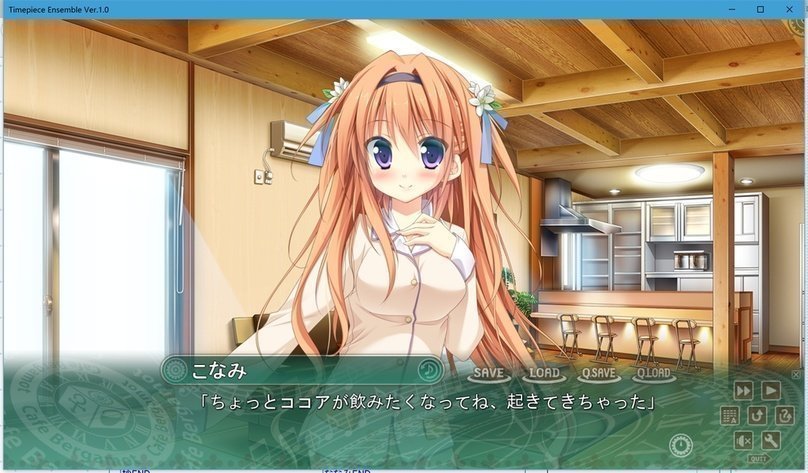The height and width of the screenshot is (473, 808).
Task: Start auto-play with the play arrow button
Action: point(771,390)
